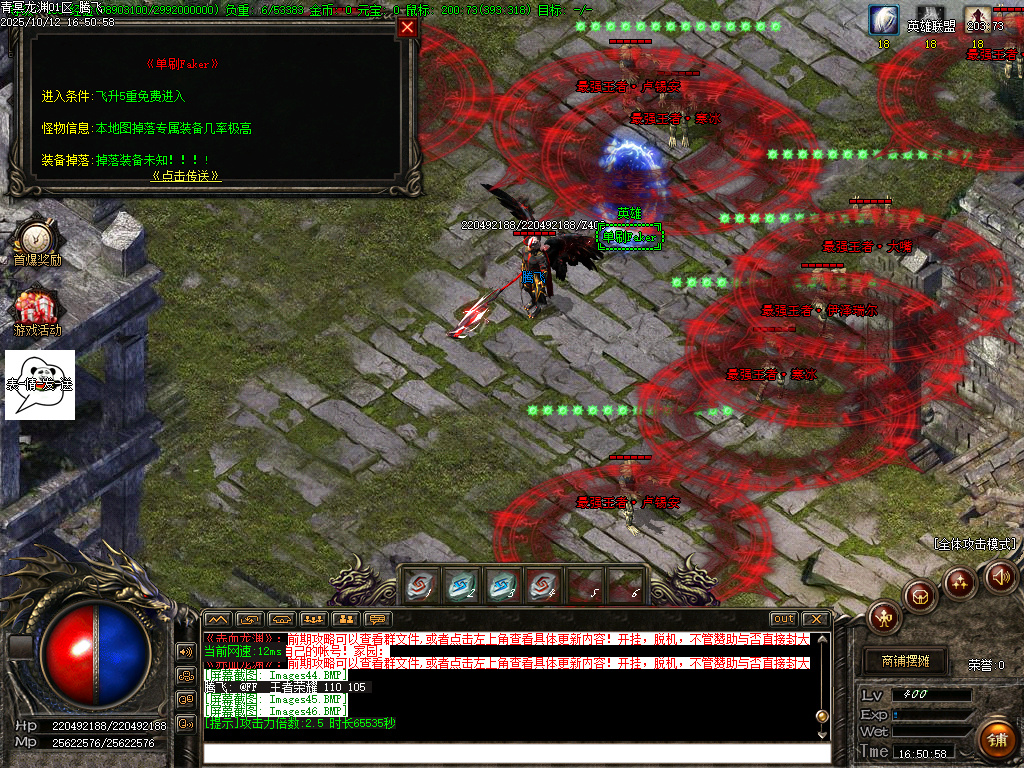Click the chat window 'out' button

784,619
